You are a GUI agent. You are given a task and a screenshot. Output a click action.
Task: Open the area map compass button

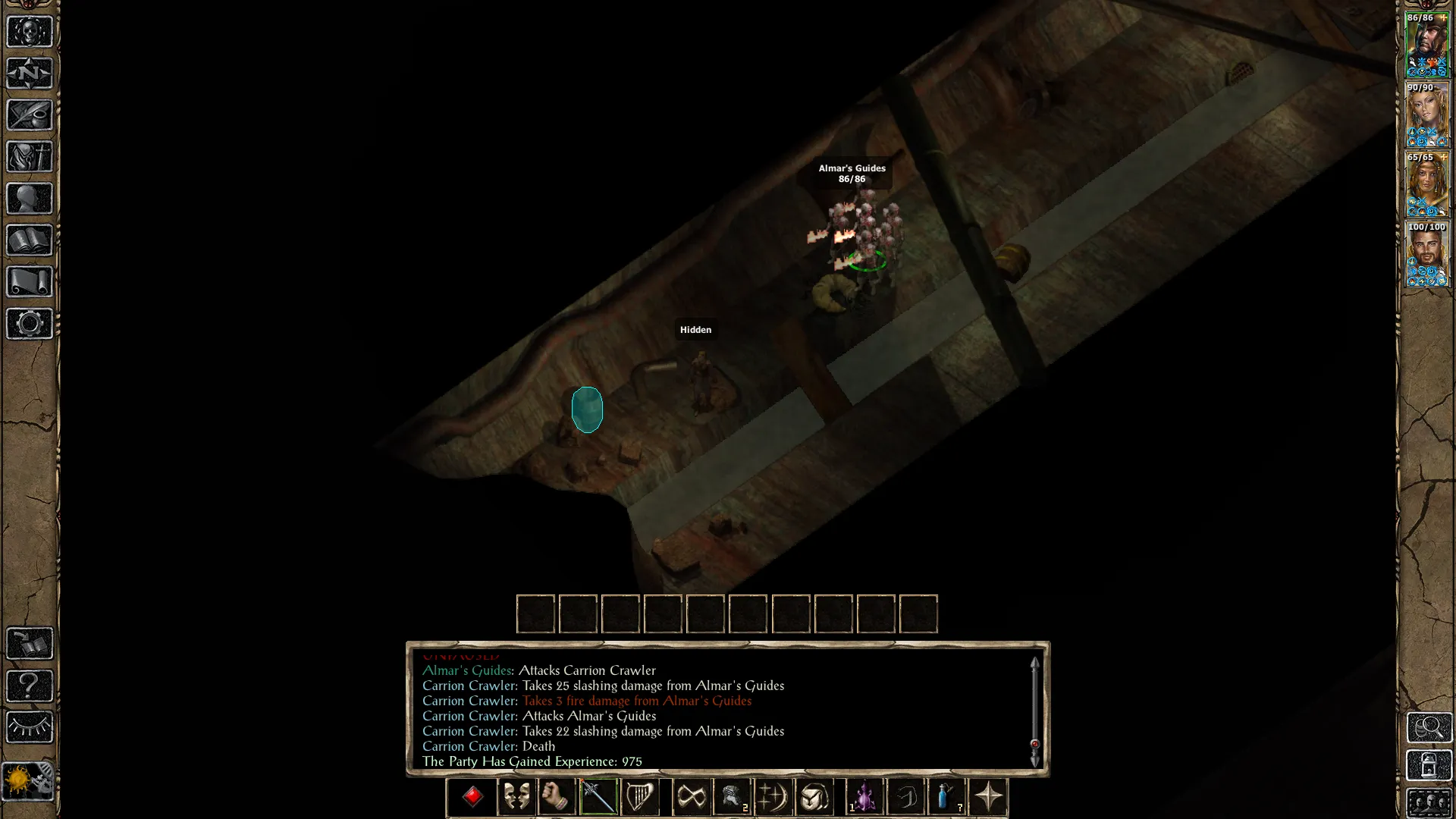pos(30,74)
